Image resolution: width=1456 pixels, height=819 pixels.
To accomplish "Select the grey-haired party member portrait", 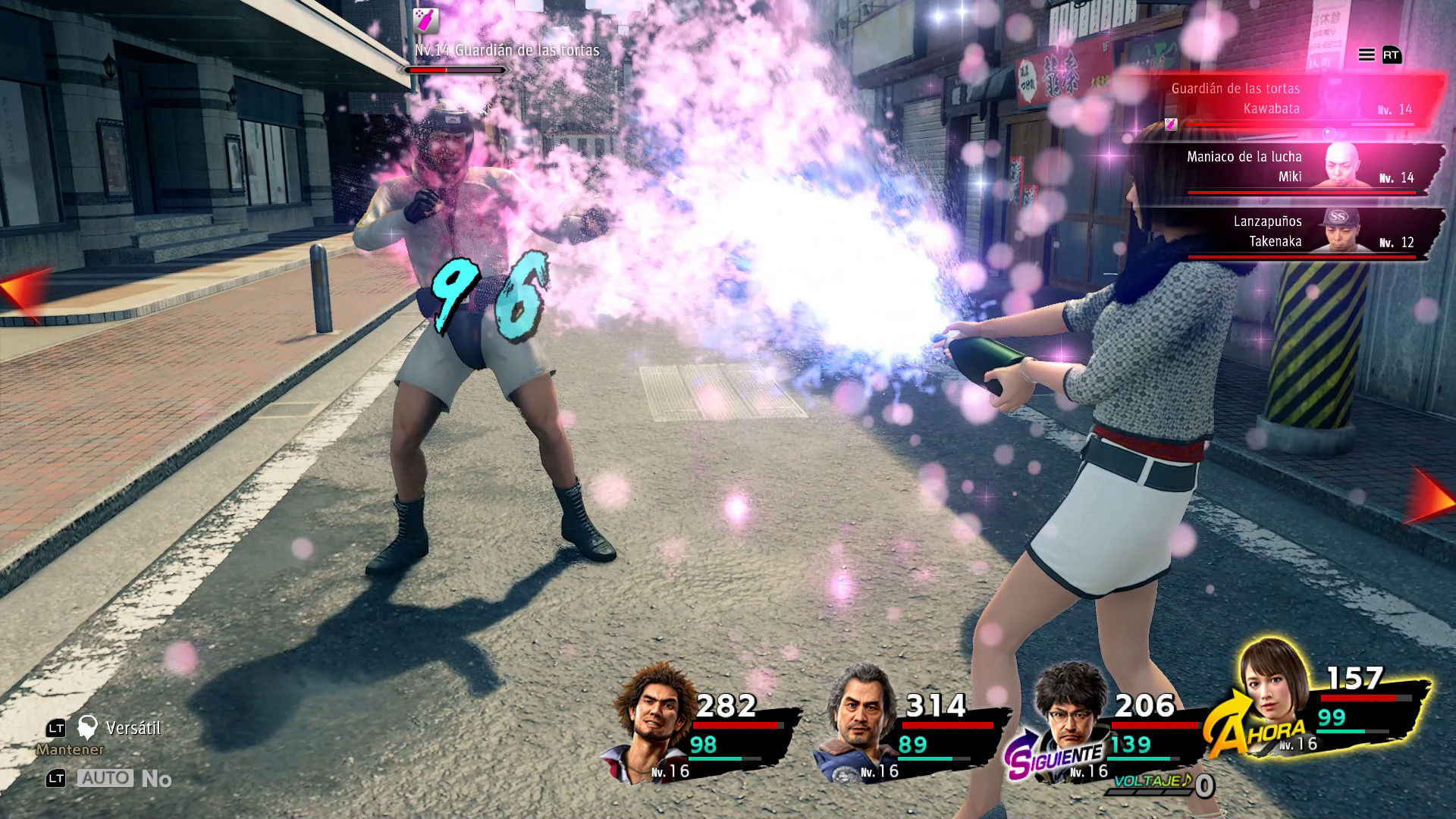I will [x=858, y=720].
